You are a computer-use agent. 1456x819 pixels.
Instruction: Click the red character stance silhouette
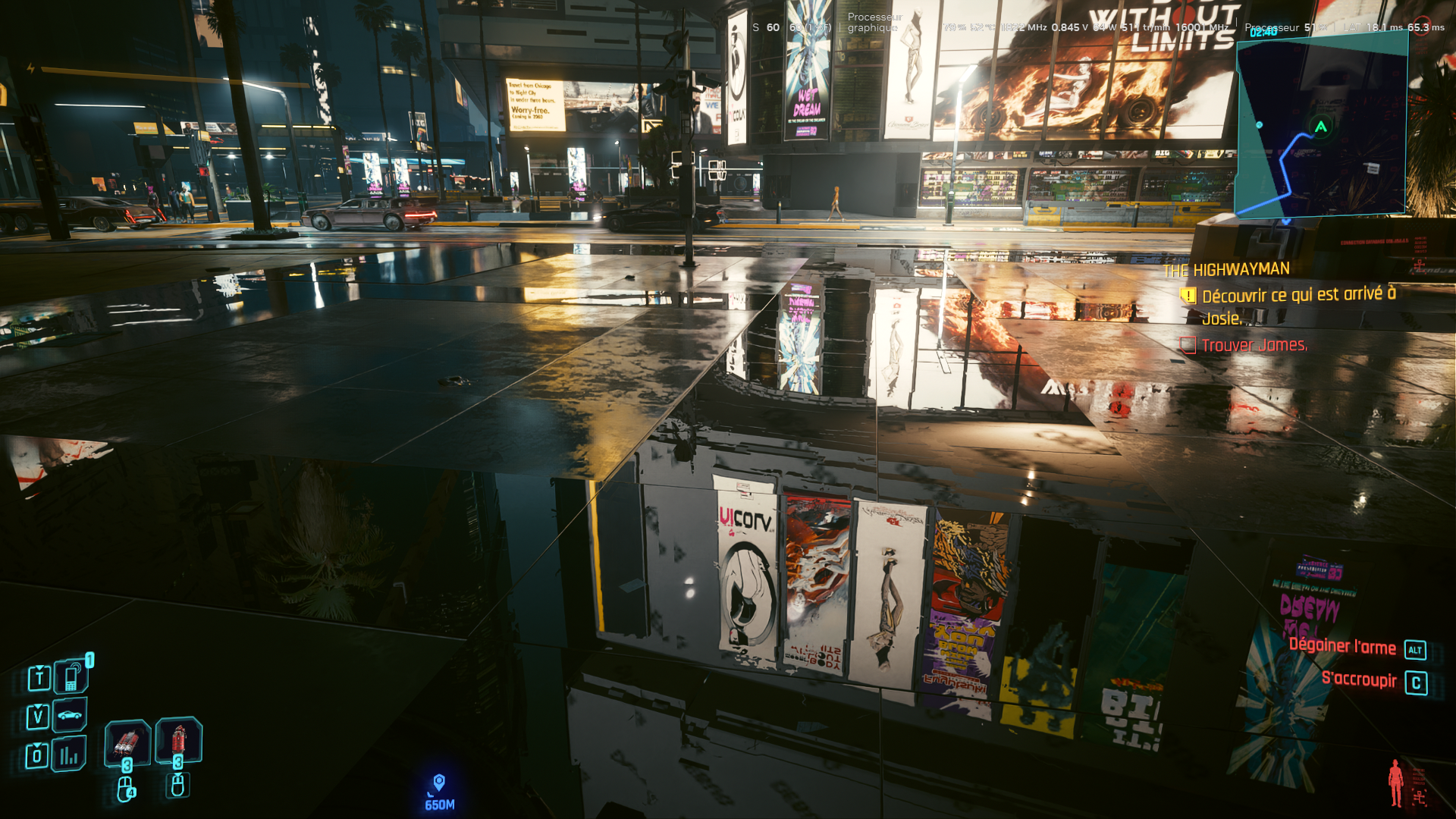pyautogui.click(x=1395, y=783)
